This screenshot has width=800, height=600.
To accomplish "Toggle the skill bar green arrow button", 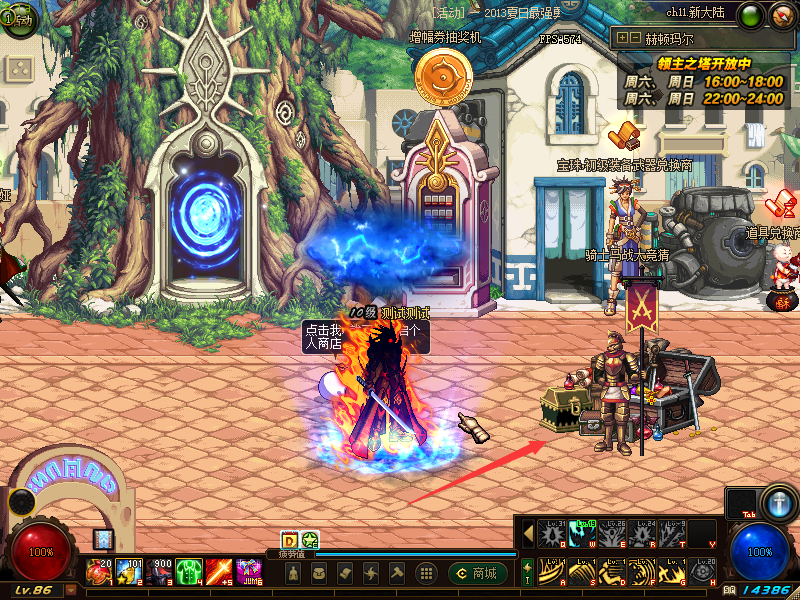I will pyautogui.click(x=527, y=573).
